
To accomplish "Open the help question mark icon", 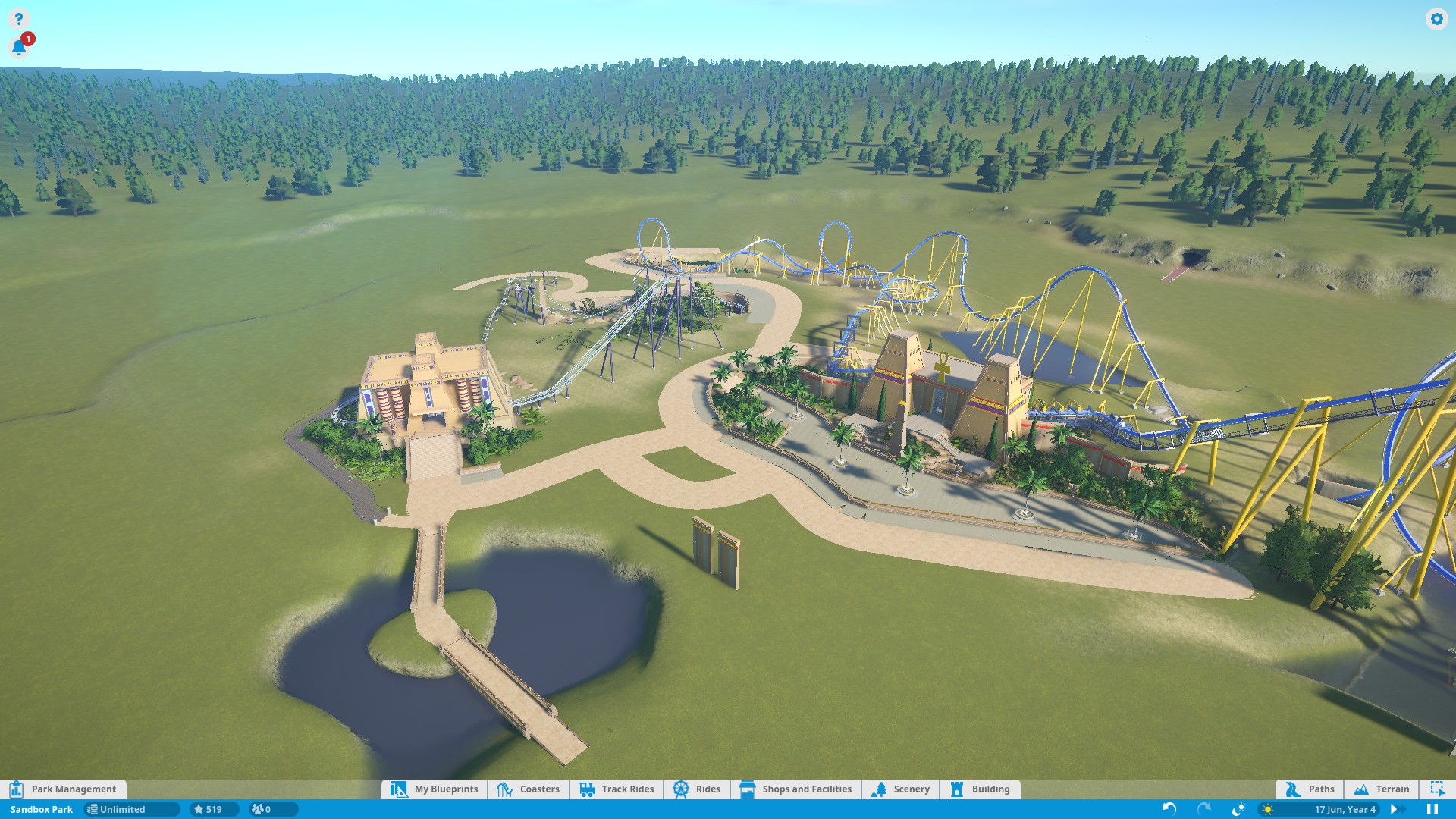I will [18, 18].
